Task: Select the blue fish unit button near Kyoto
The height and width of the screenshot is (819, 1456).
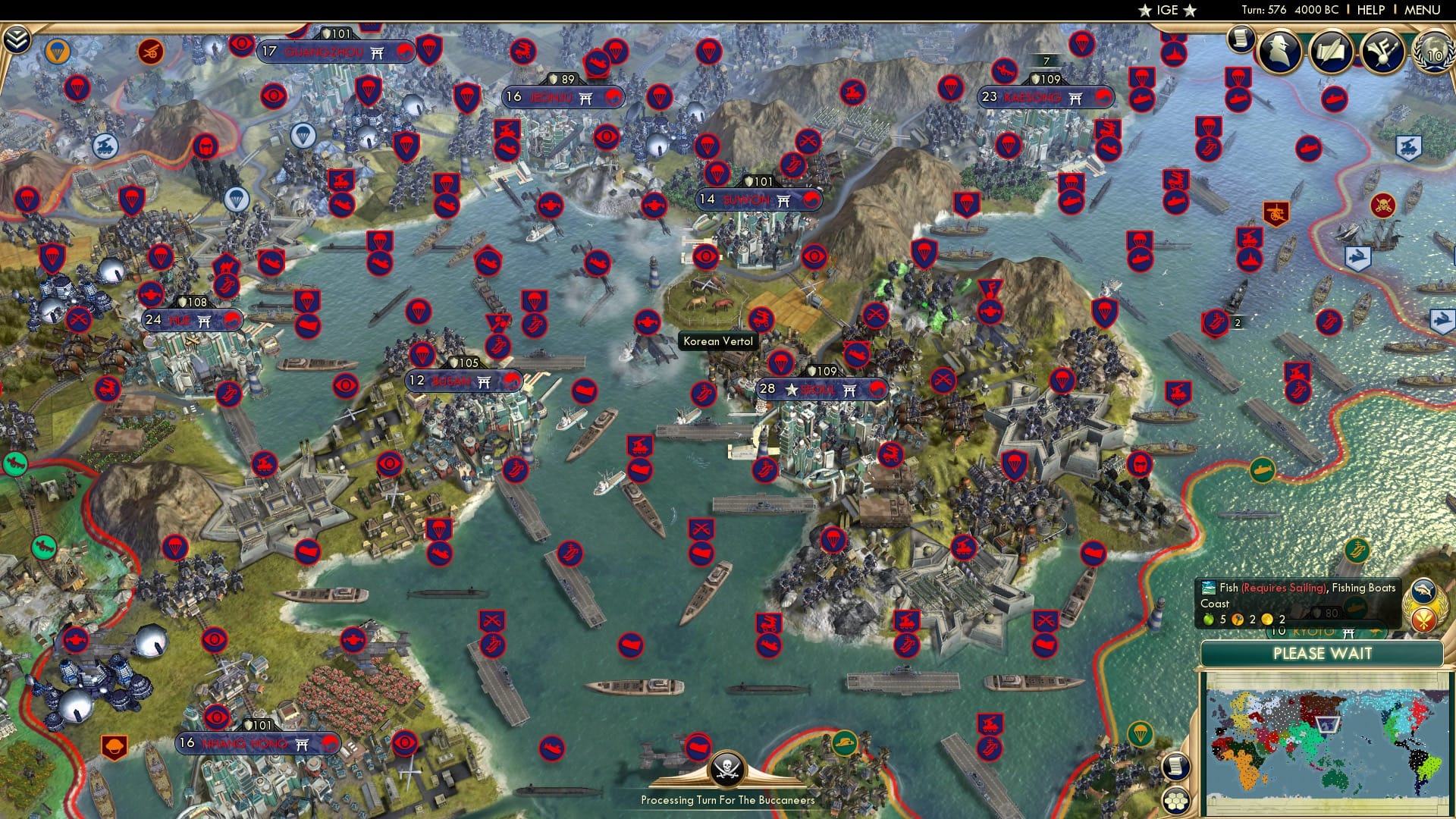Action: click(x=1423, y=590)
